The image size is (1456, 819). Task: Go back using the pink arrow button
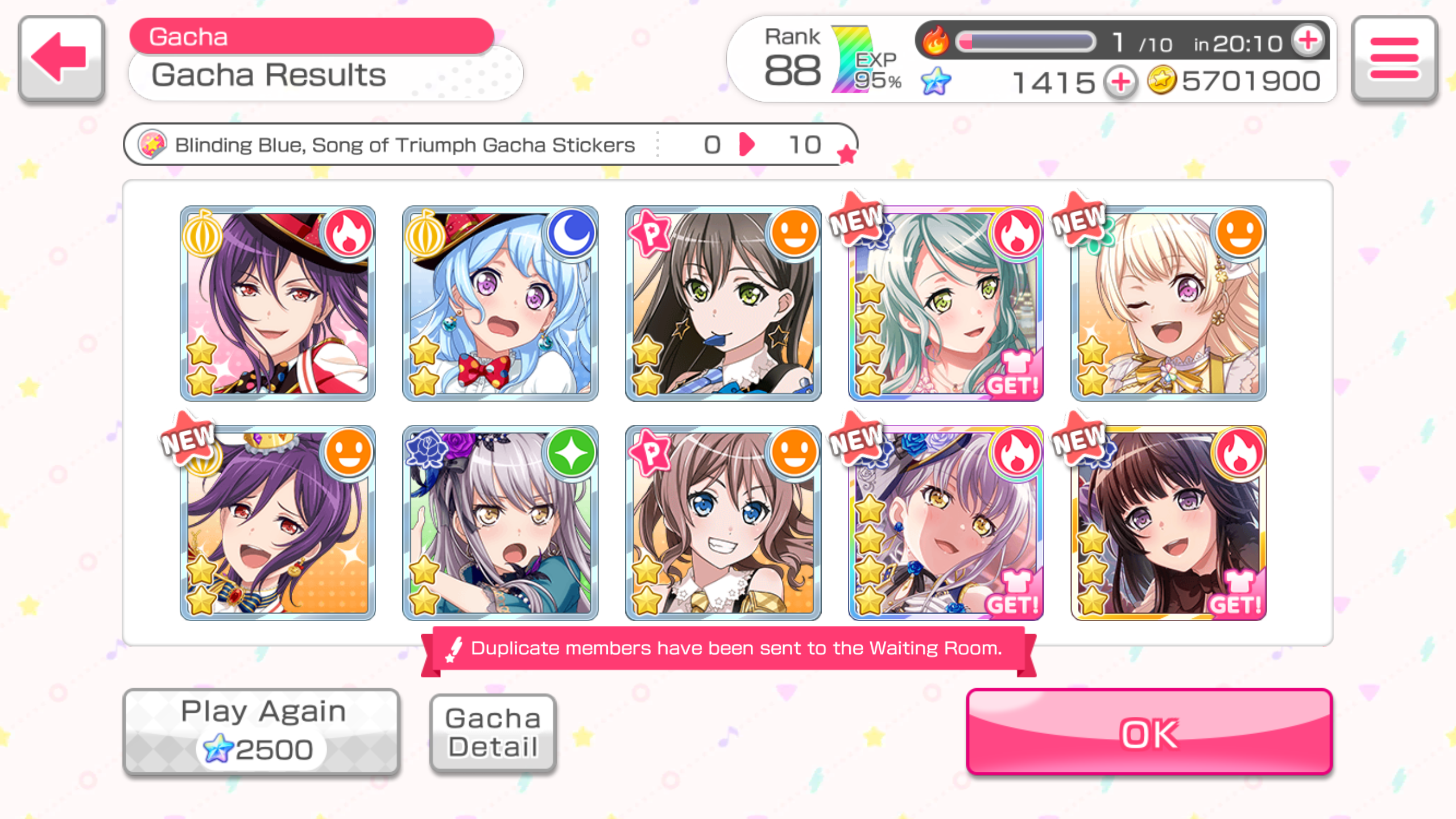[61, 58]
